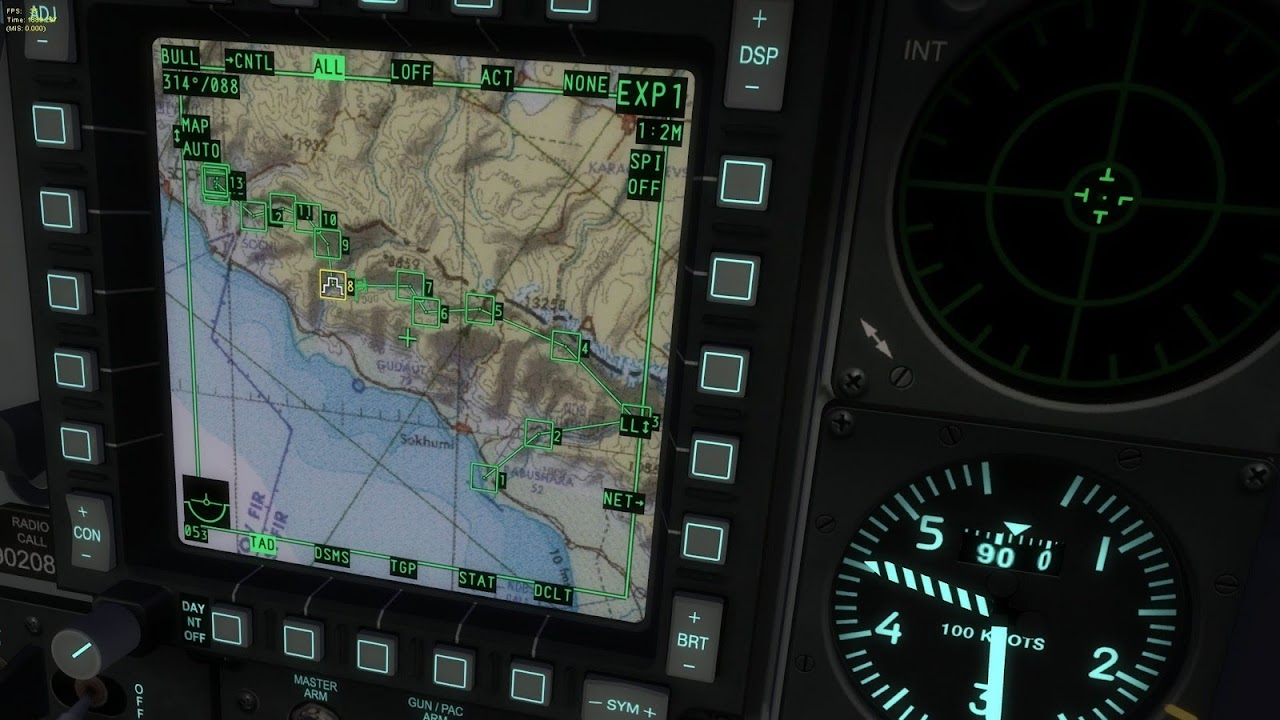Click the ownship cross symbol on the map
Screen dimensions: 1280x720
coord(406,338)
